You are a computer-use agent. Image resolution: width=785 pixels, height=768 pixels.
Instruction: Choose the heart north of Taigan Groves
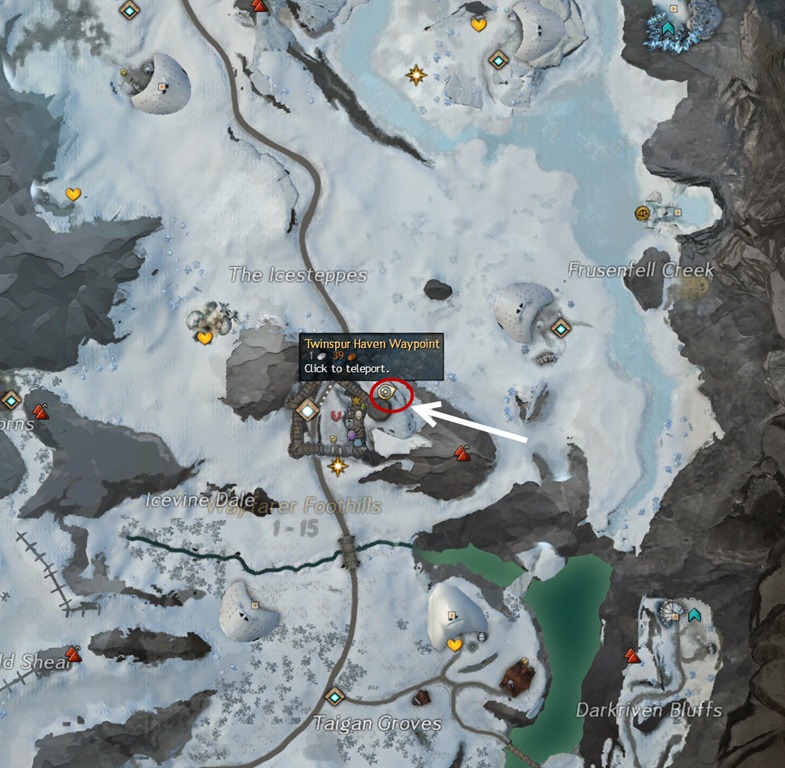pos(454,645)
